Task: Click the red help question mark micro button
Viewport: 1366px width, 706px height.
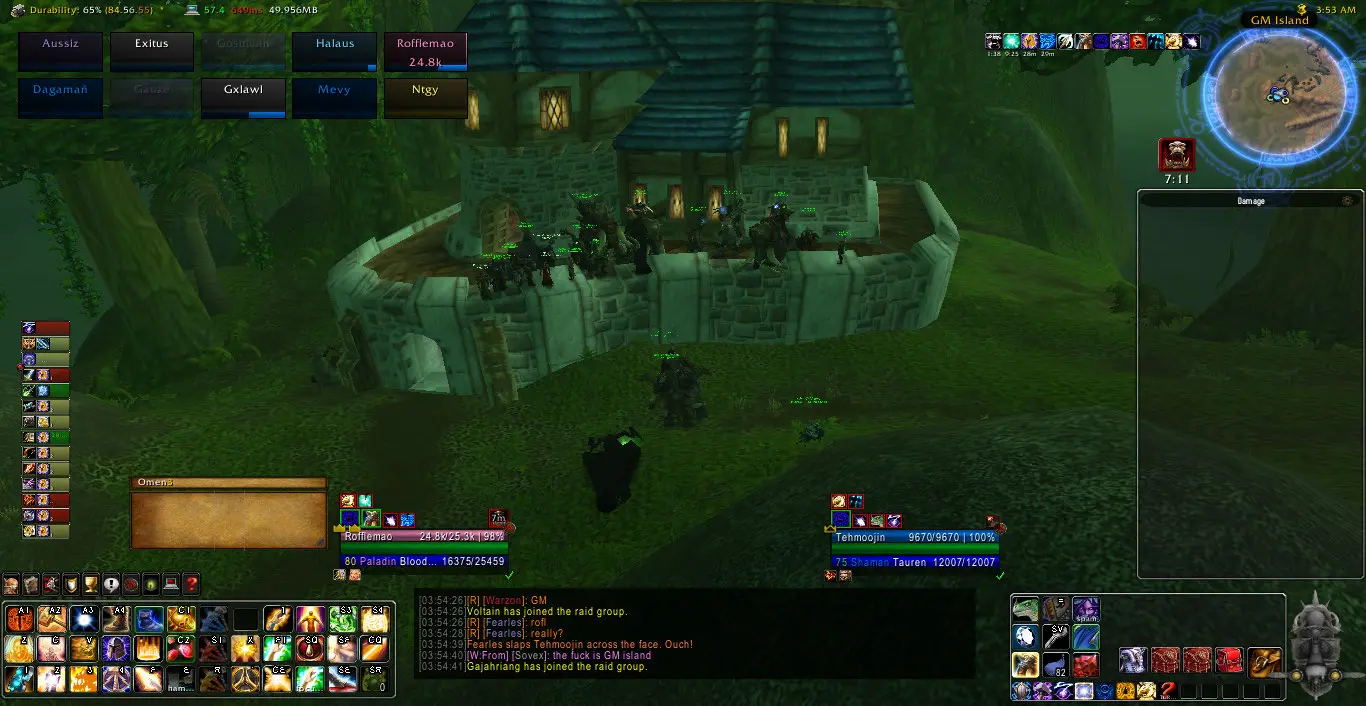Action: pos(191,584)
